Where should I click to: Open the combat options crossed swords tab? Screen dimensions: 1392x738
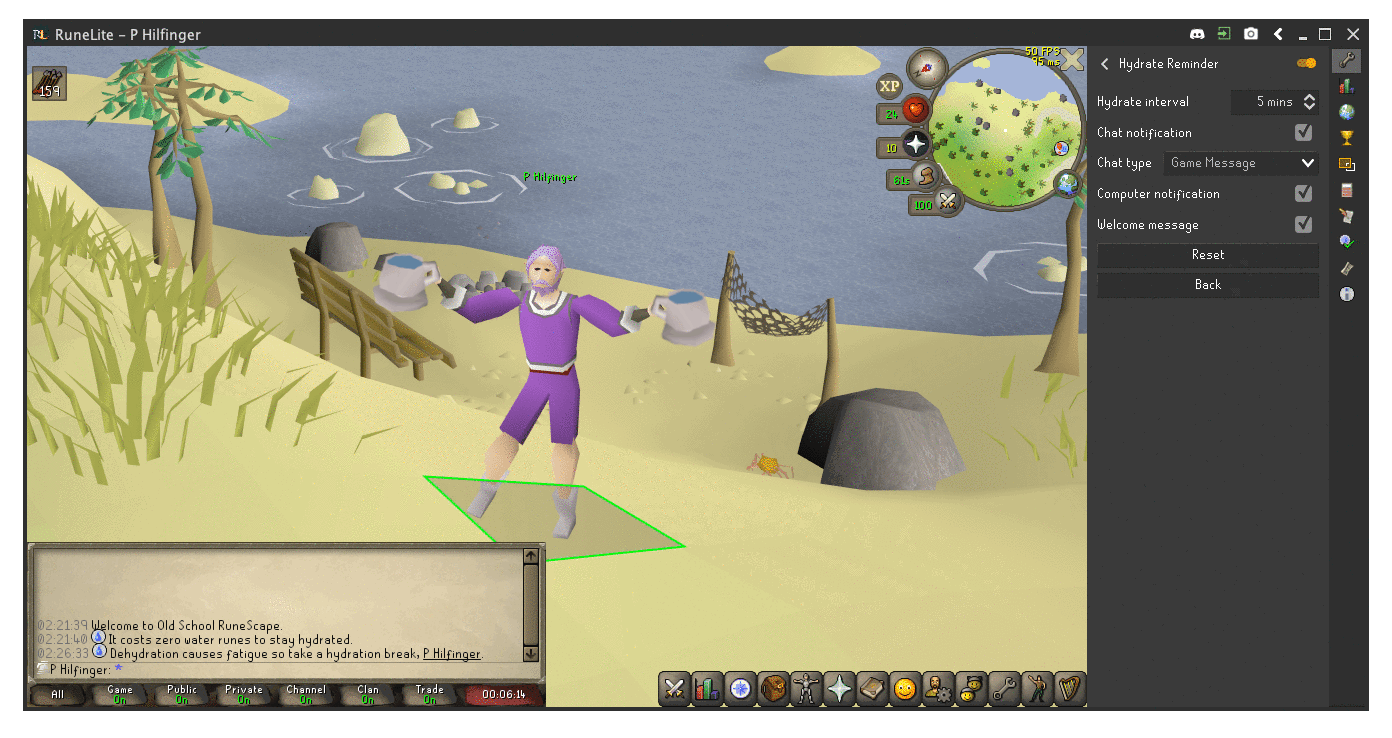click(x=675, y=689)
